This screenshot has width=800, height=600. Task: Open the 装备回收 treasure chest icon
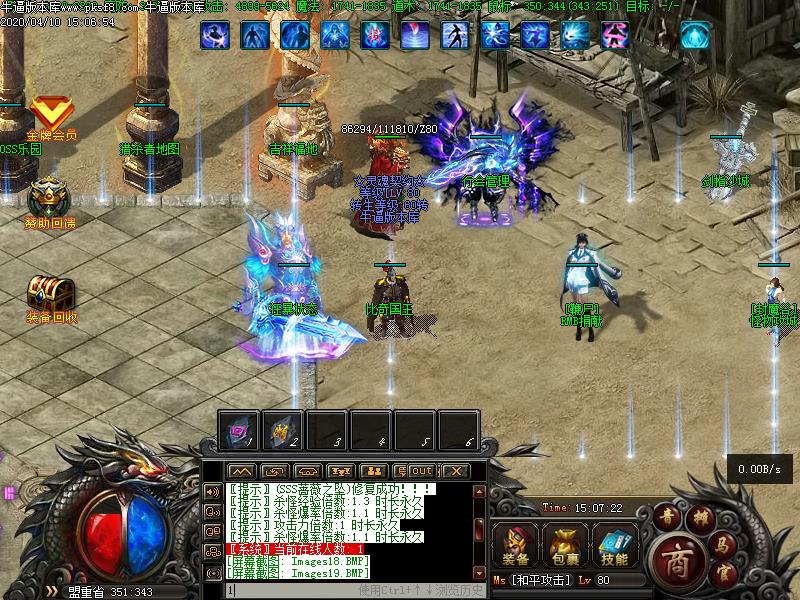[x=50, y=294]
